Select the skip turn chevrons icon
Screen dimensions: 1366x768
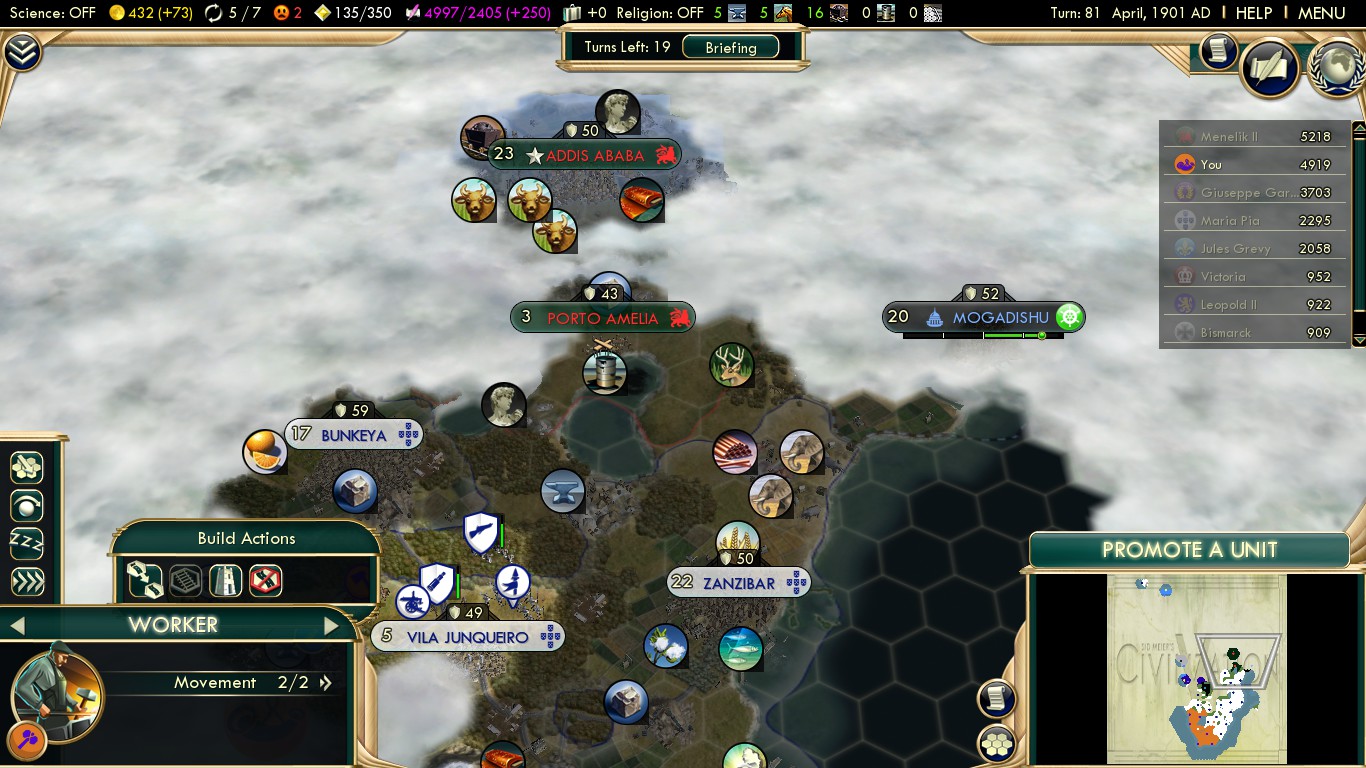coord(27,580)
